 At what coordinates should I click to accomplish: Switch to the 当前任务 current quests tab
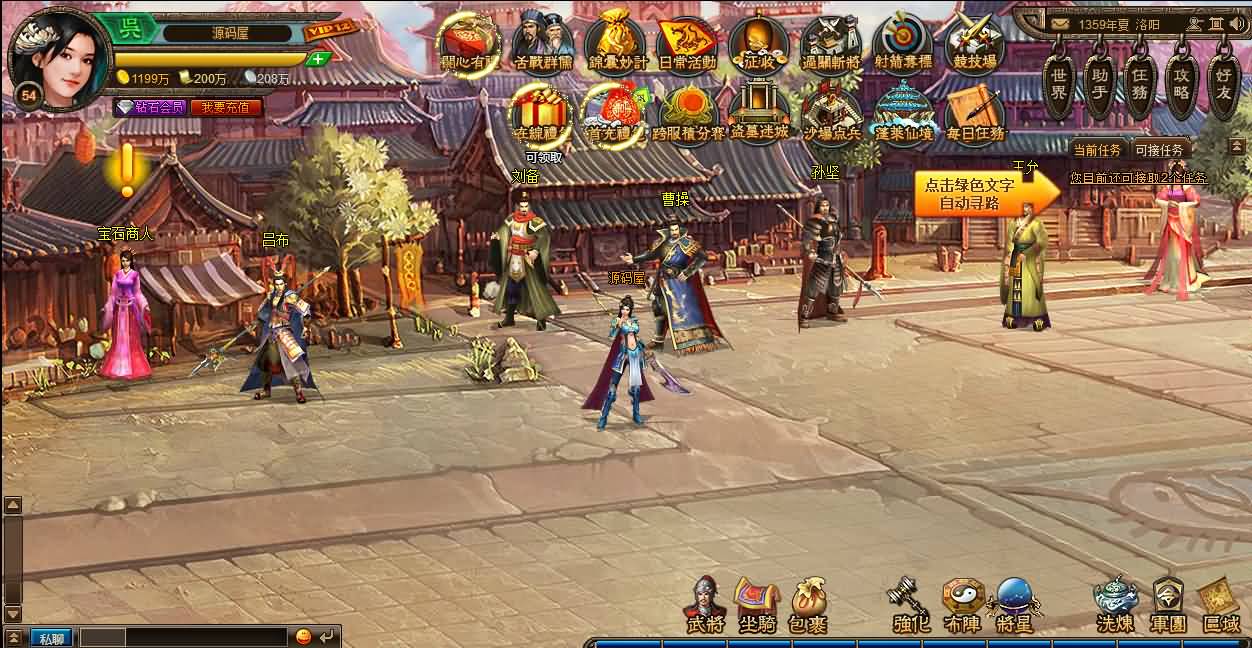pyautogui.click(x=1097, y=150)
